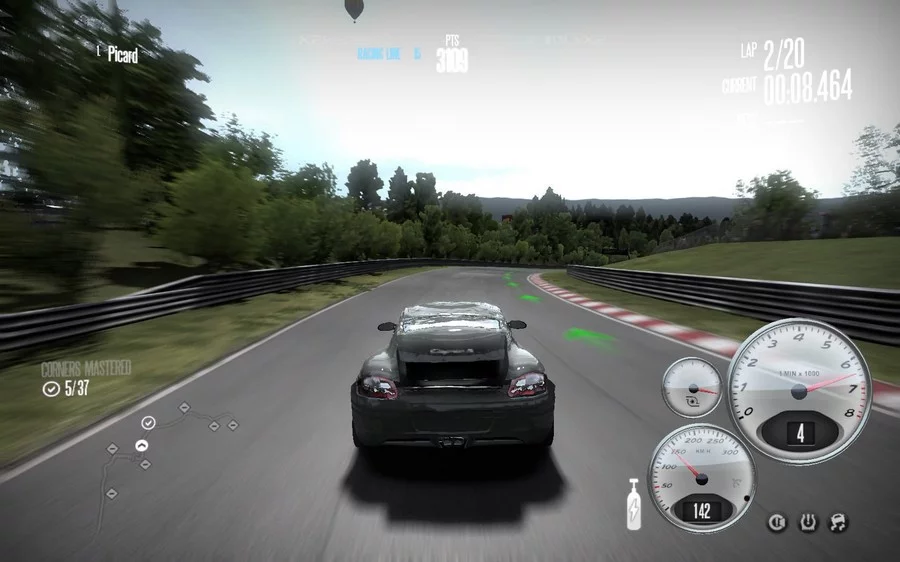Image resolution: width=900 pixels, height=562 pixels.
Task: Click the nitrous bottle icon
Action: coord(633,503)
